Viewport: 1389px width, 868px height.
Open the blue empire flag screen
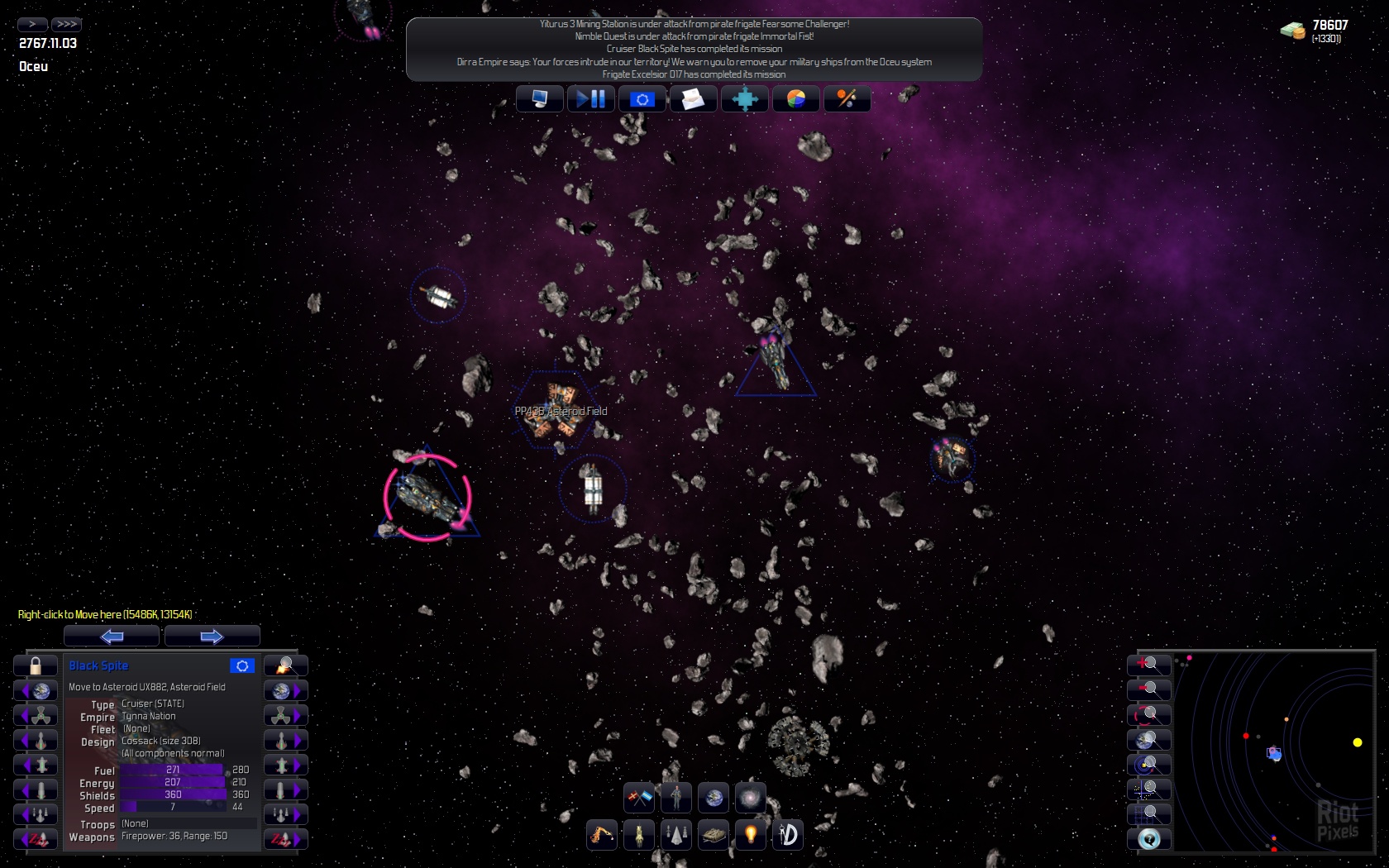[642, 99]
